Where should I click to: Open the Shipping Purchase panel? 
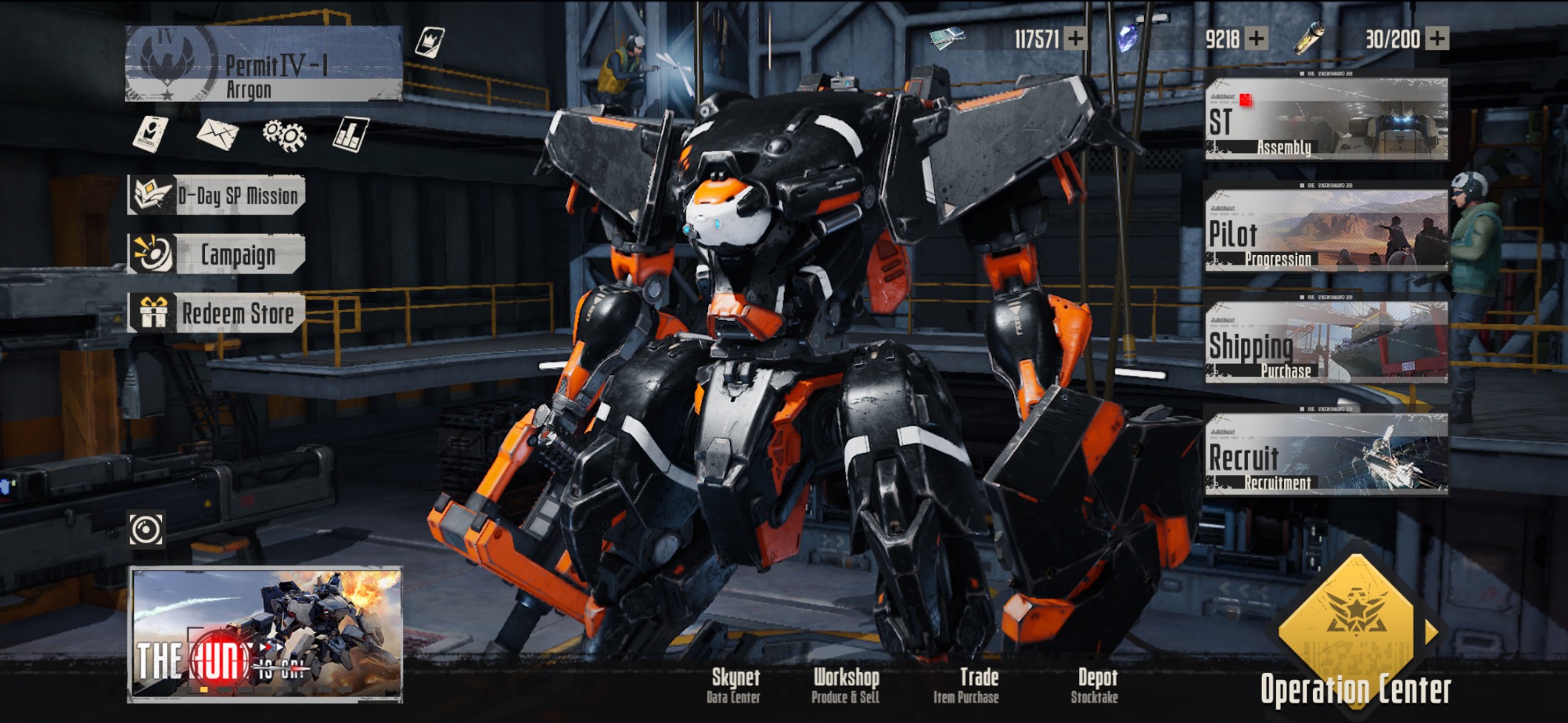tap(1326, 342)
